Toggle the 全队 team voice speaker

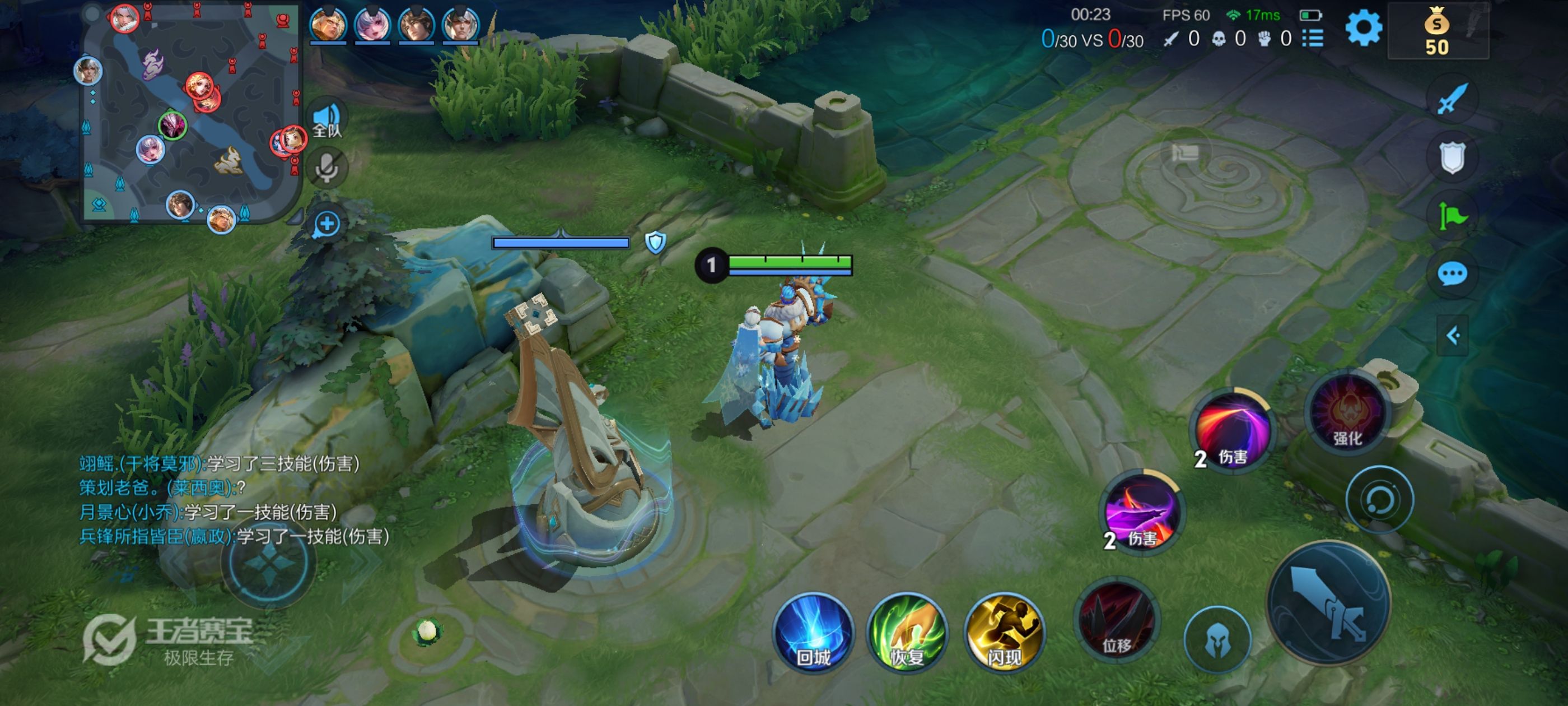coord(328,119)
